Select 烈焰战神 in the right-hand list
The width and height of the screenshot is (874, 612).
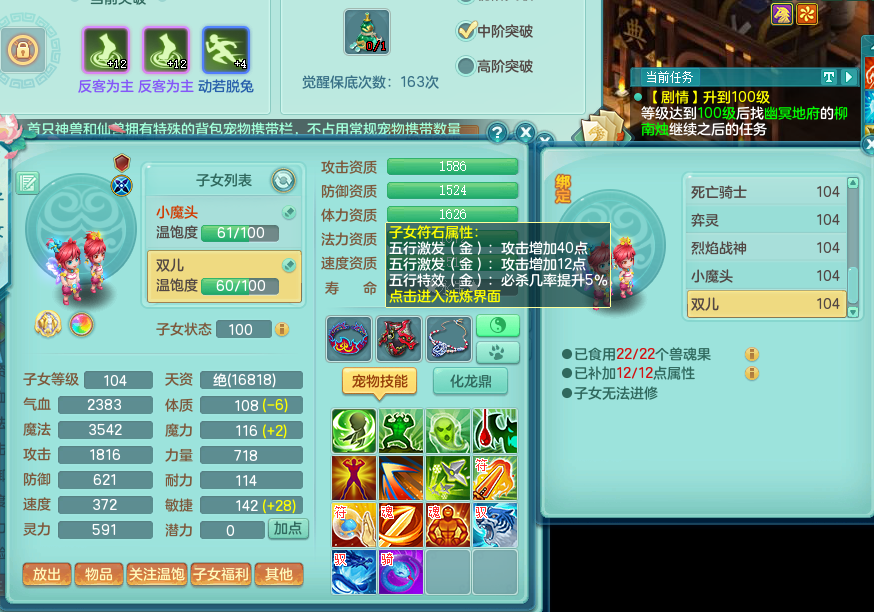[765, 248]
